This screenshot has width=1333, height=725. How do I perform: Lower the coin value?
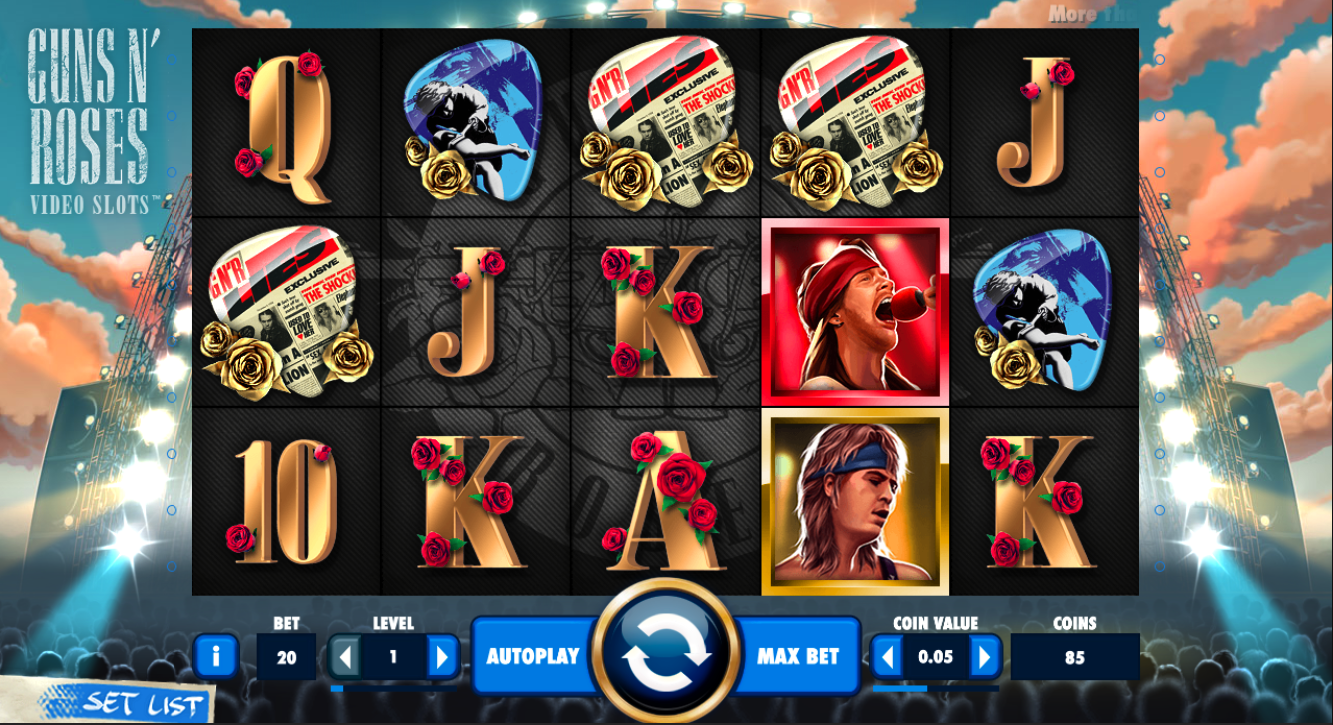point(888,657)
